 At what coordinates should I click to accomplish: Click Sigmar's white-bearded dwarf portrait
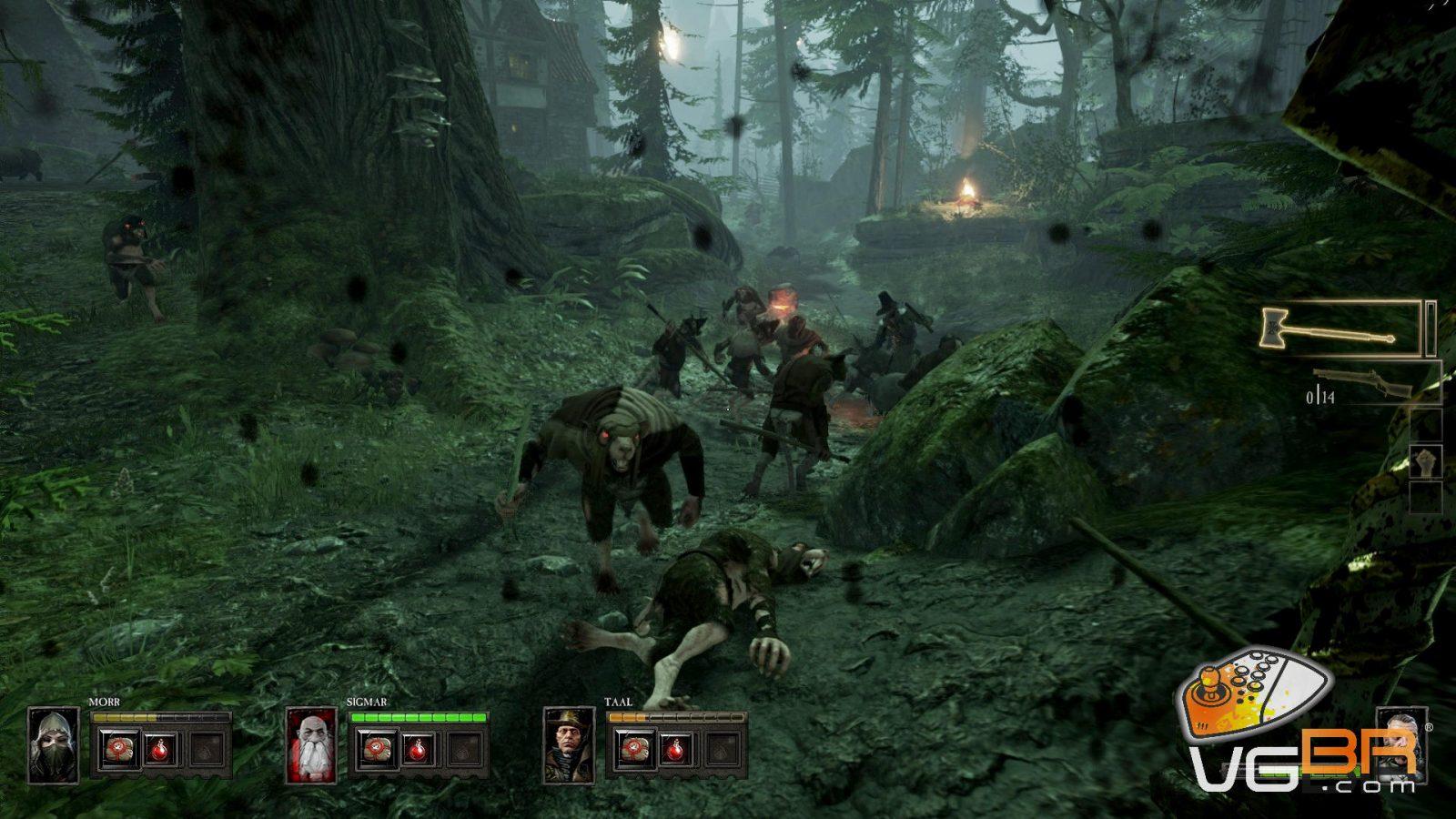coord(311,745)
